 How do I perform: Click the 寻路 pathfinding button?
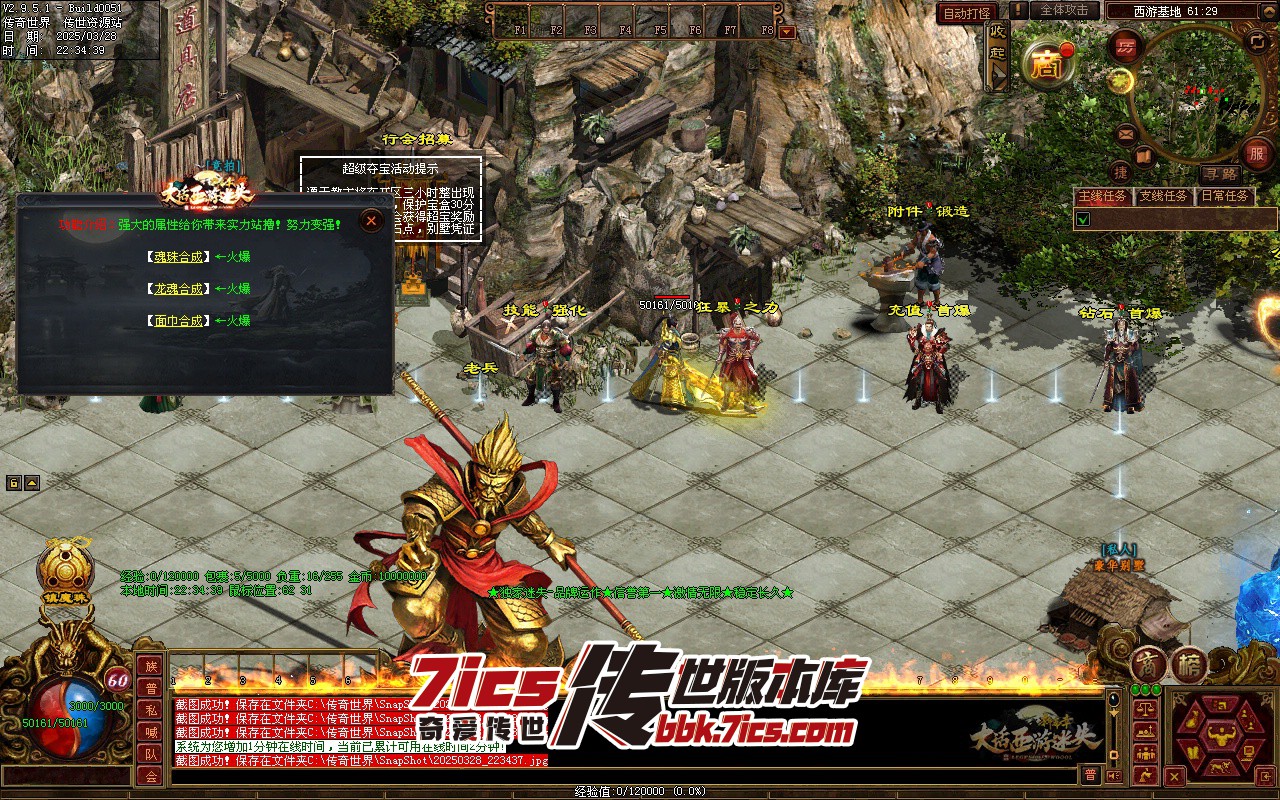coord(1219,174)
